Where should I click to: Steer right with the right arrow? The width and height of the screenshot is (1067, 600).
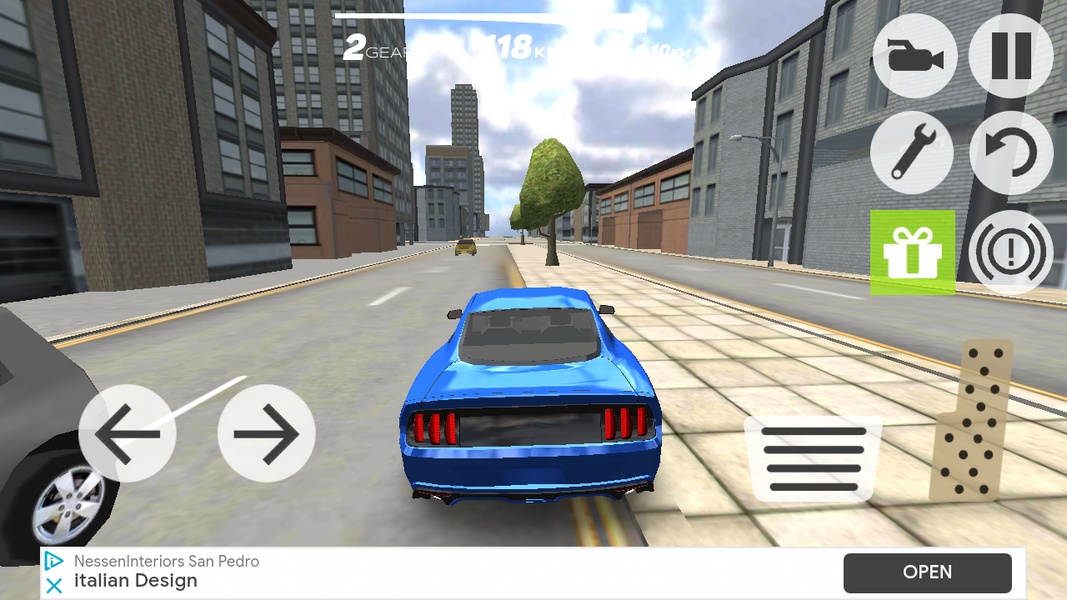pos(266,434)
